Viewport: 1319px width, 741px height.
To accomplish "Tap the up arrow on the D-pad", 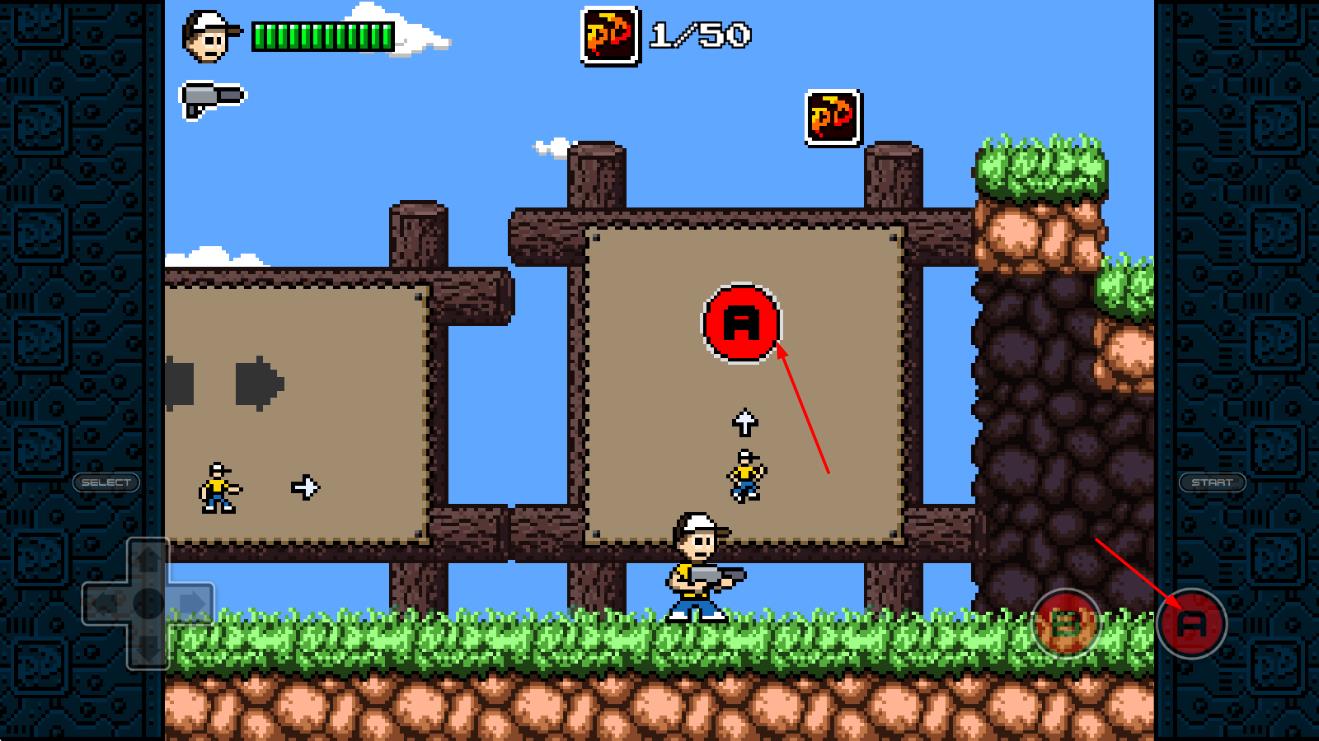I will pyautogui.click(x=148, y=559).
